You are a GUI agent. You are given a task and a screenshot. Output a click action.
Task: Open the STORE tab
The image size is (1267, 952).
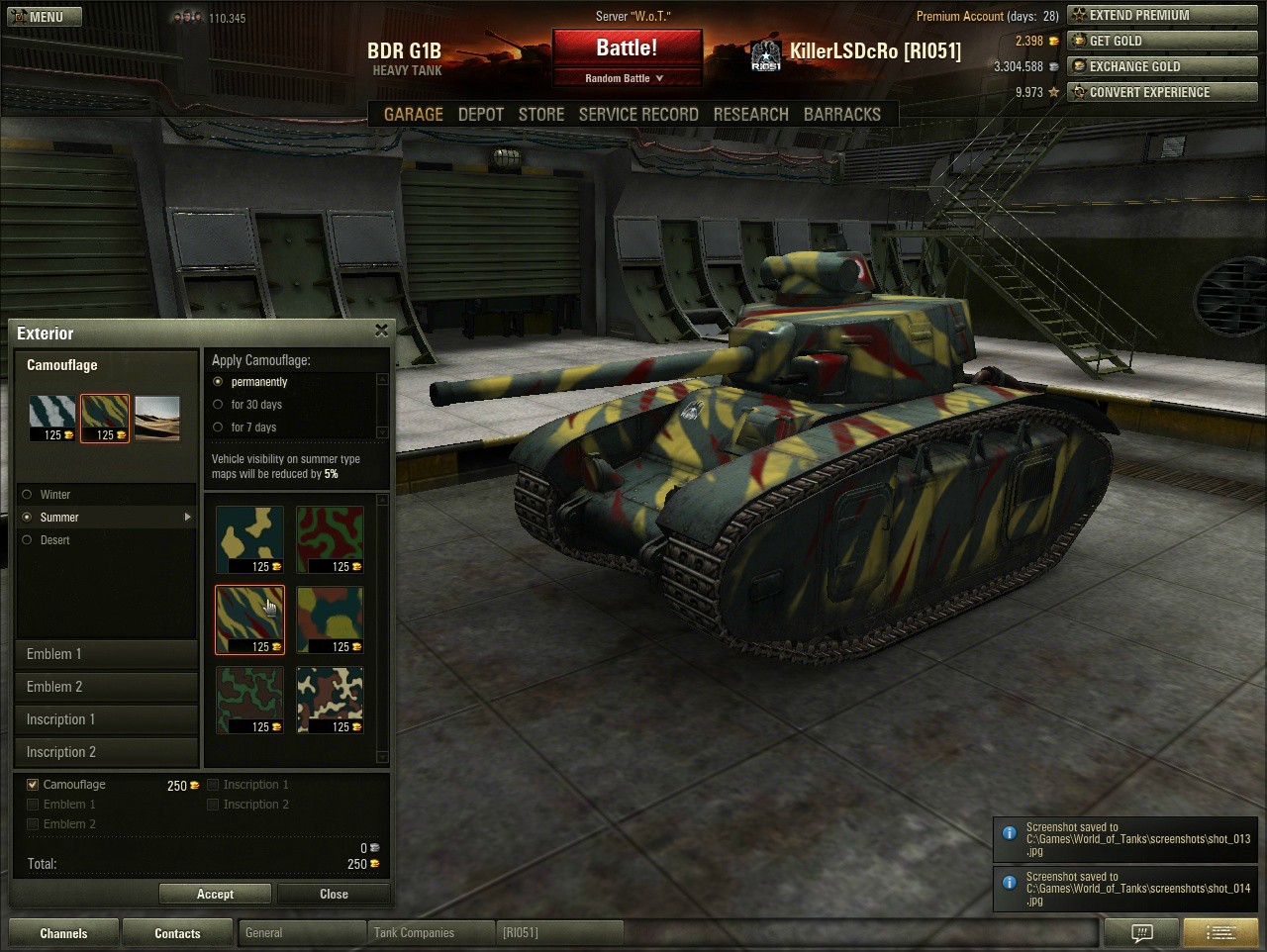tap(541, 114)
